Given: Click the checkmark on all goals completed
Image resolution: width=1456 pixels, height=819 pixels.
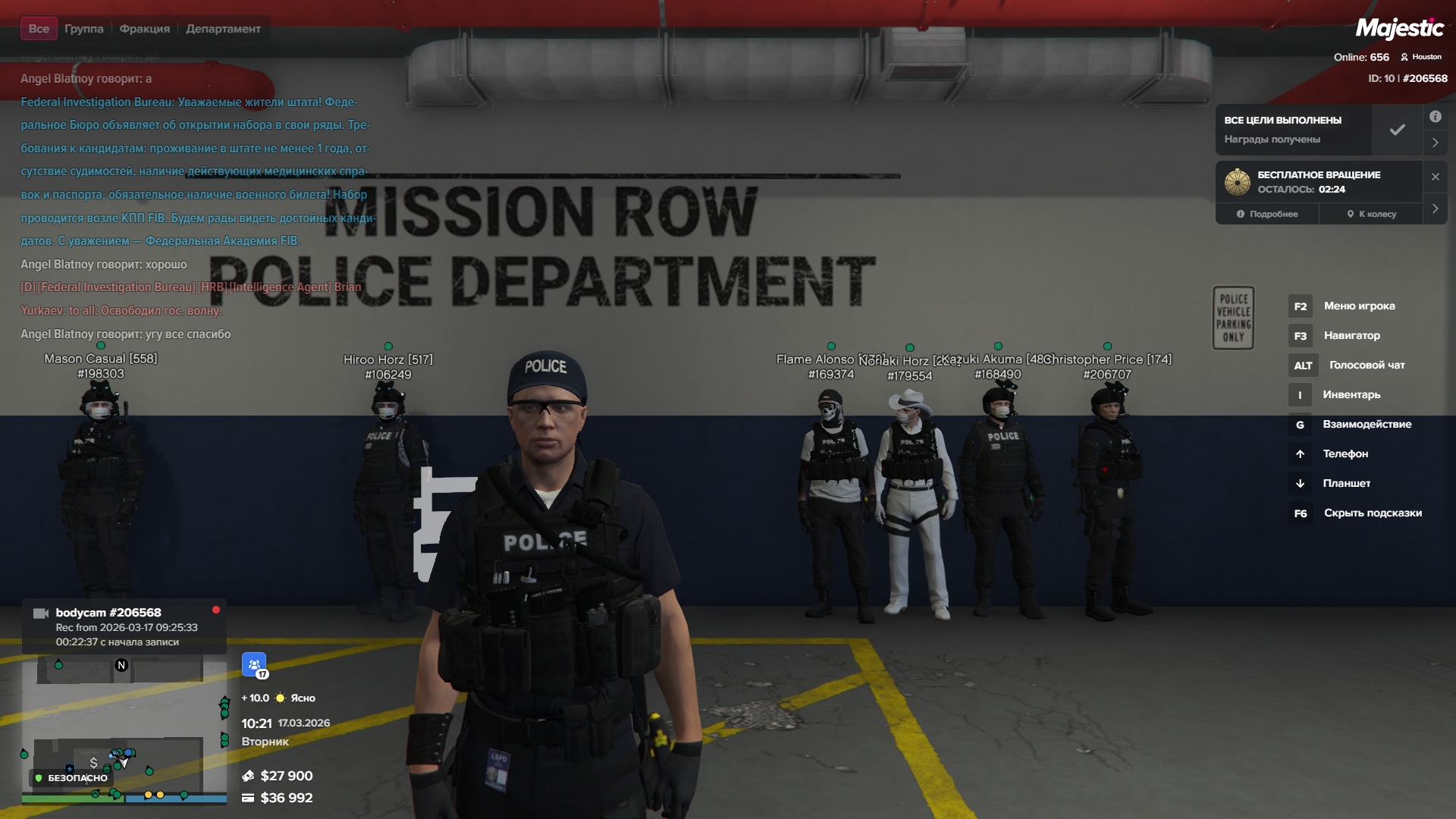Looking at the screenshot, I should coord(1397,130).
